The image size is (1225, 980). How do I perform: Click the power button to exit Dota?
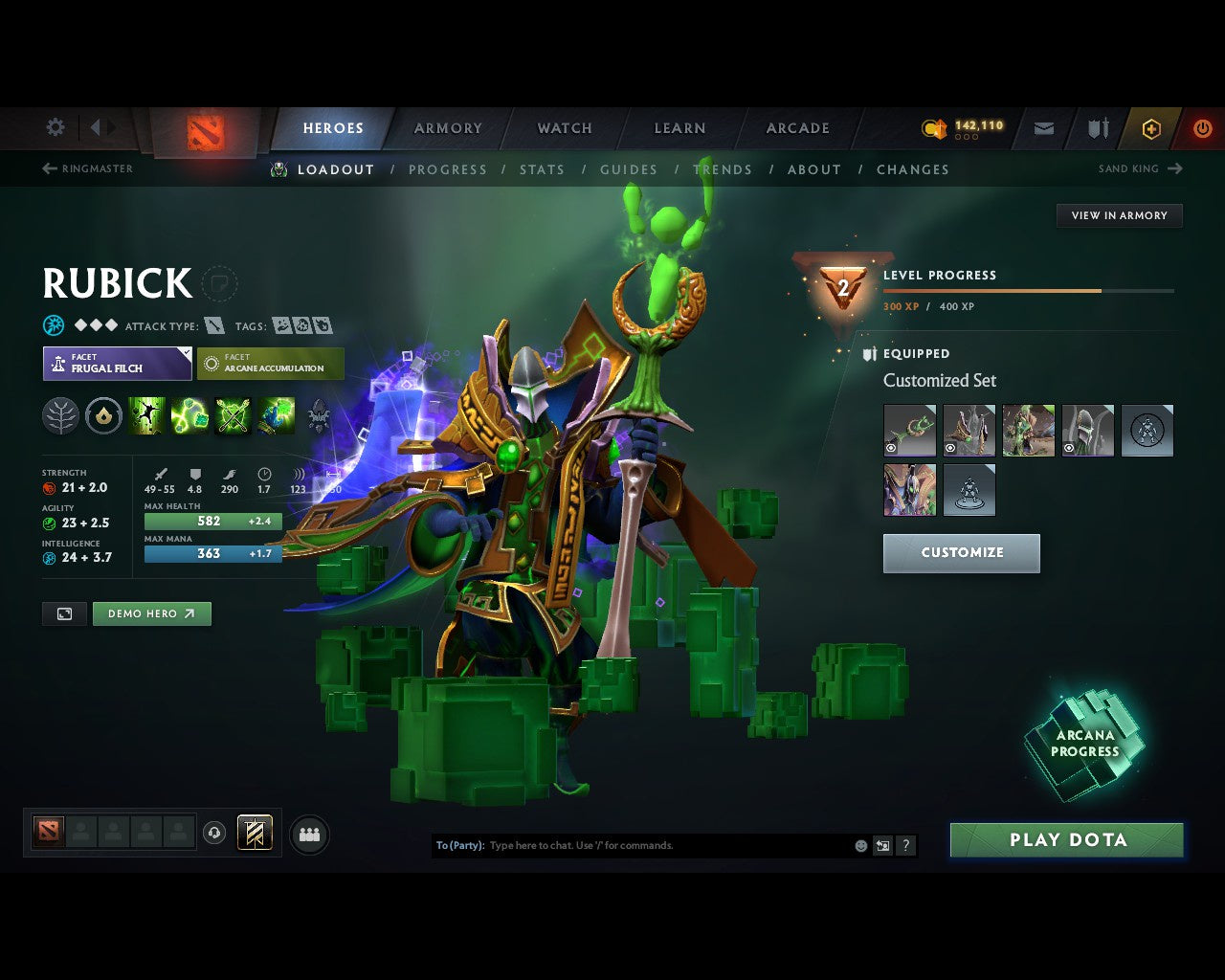1203,127
